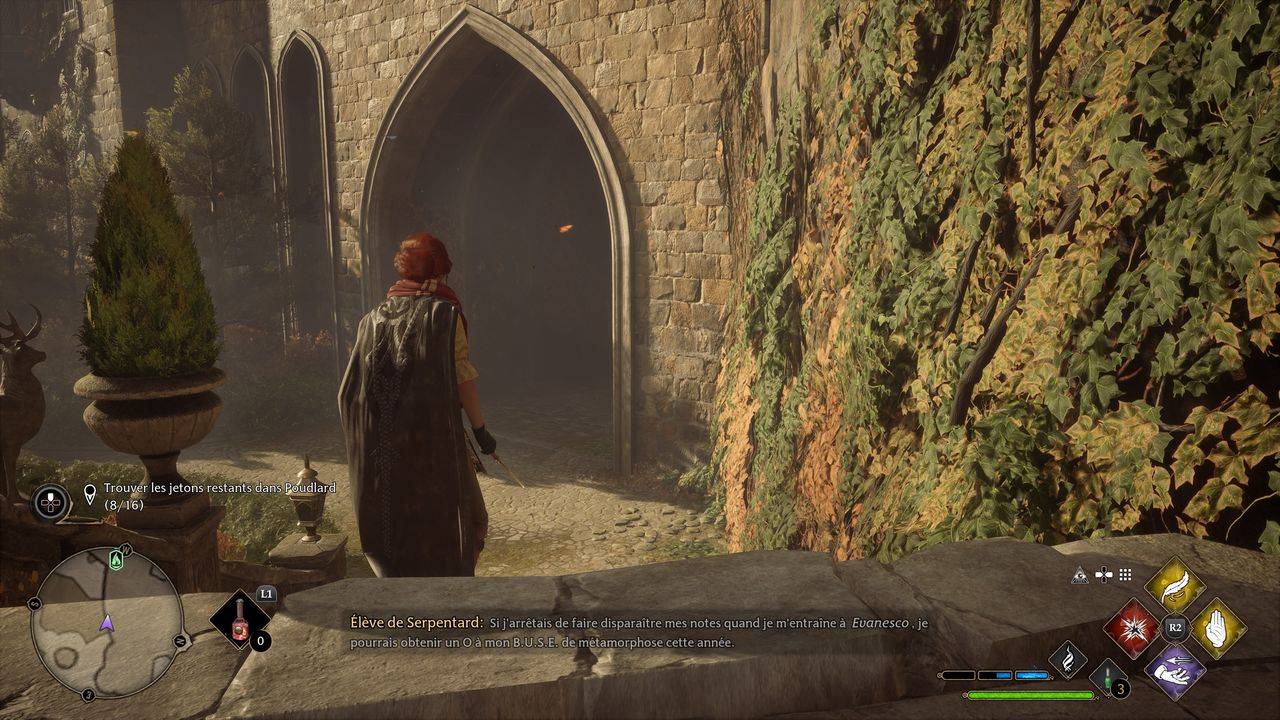The image size is (1280, 720).
Task: Cast the yellow raised-hand spell
Action: [1217, 628]
